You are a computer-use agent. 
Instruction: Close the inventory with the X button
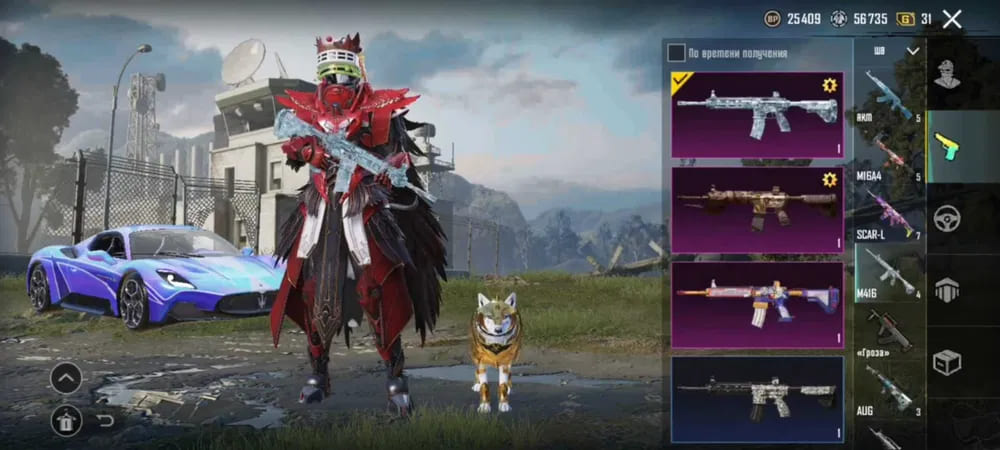tap(952, 19)
